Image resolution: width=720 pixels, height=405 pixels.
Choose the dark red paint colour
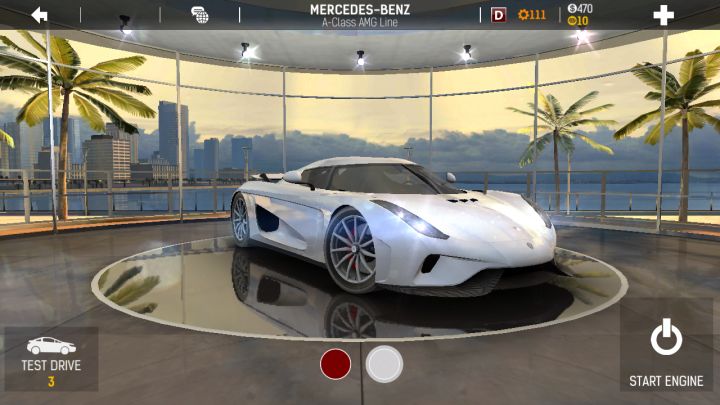point(336,364)
